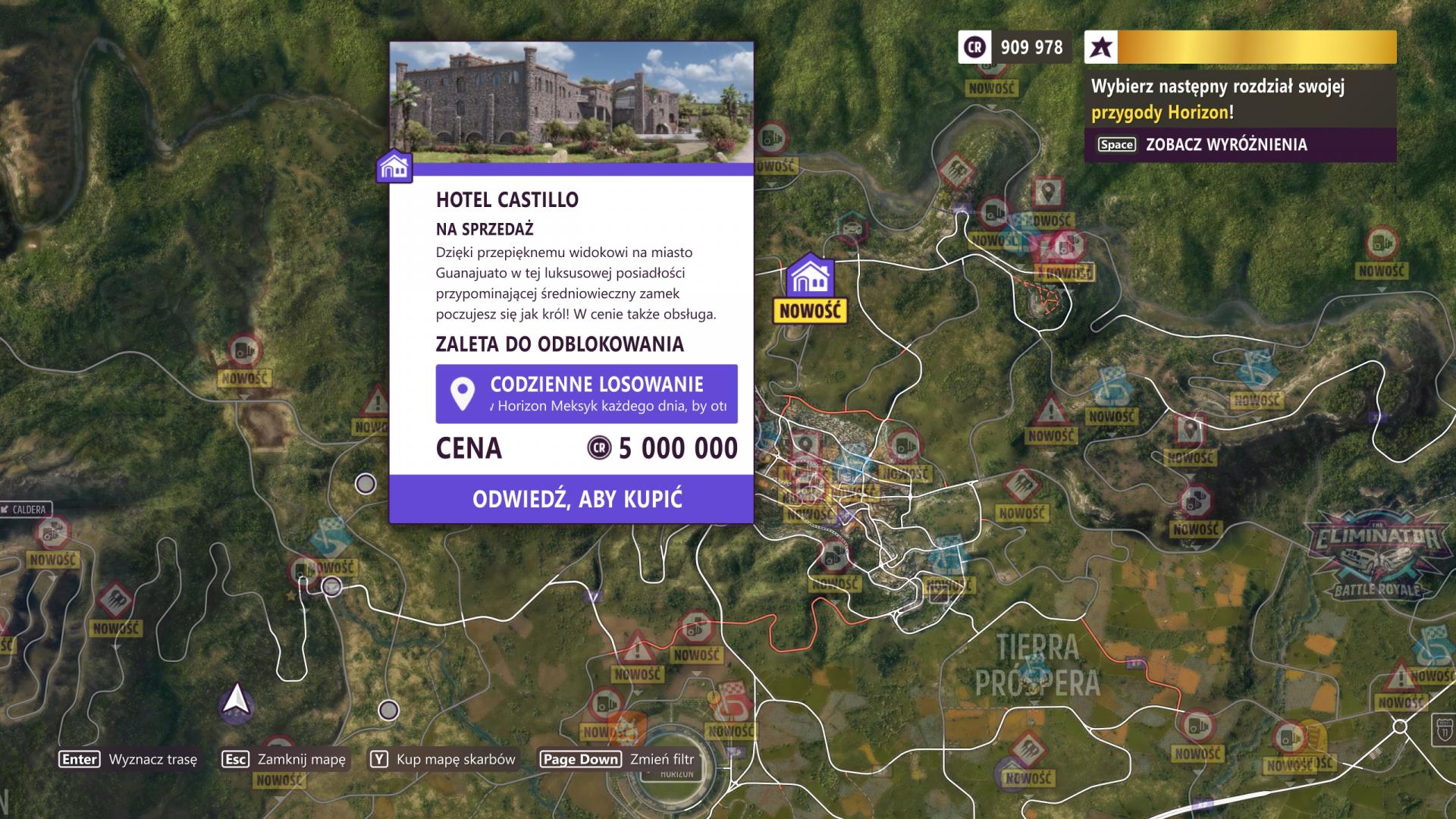This screenshot has width=1456, height=819.
Task: Click the CR credits icon at top right
Action: tap(974, 47)
